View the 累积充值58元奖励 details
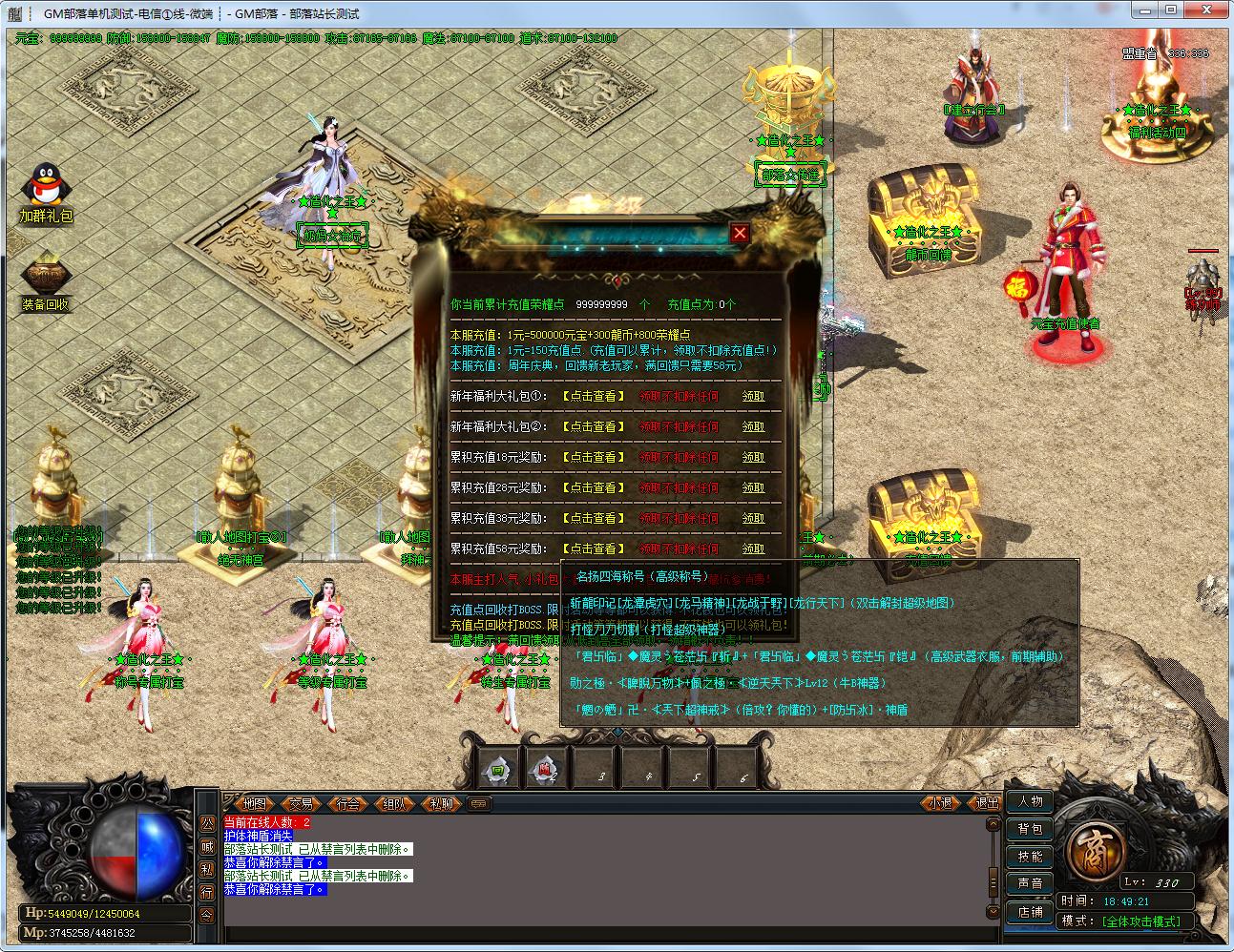Screen dimensions: 1234x952 594,548
